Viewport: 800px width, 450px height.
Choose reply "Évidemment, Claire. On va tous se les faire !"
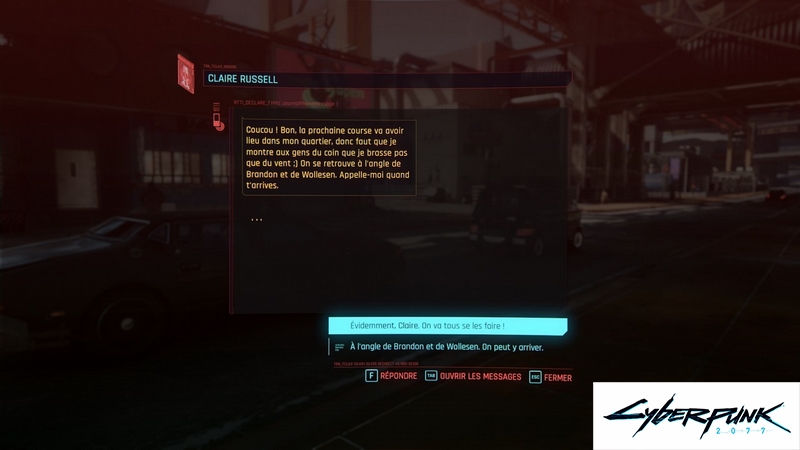point(447,326)
